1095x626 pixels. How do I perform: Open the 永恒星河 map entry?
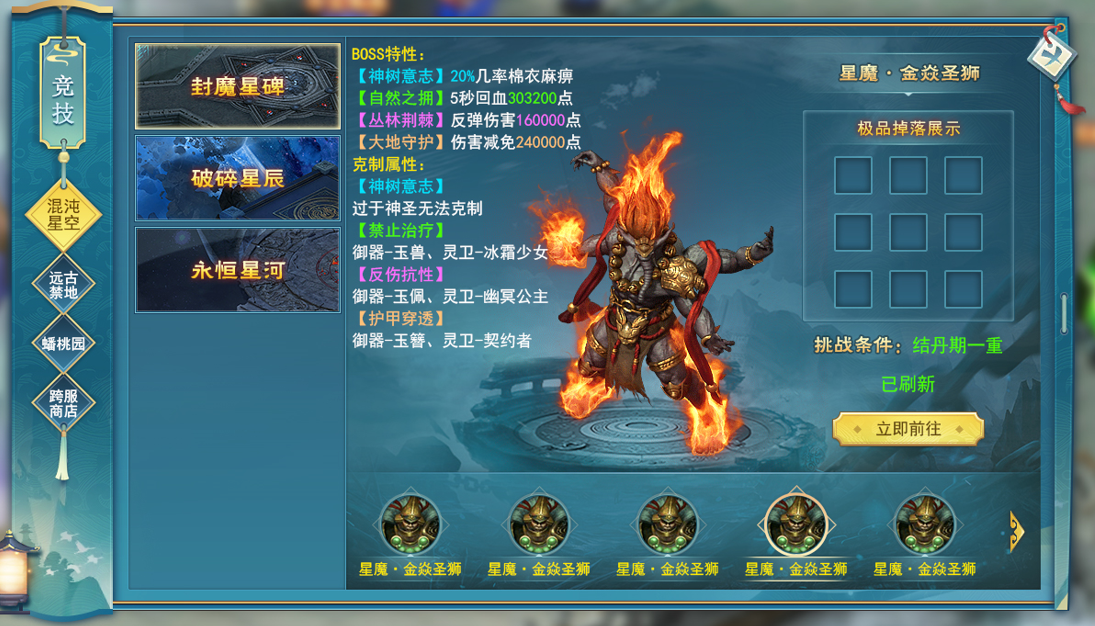[x=237, y=270]
